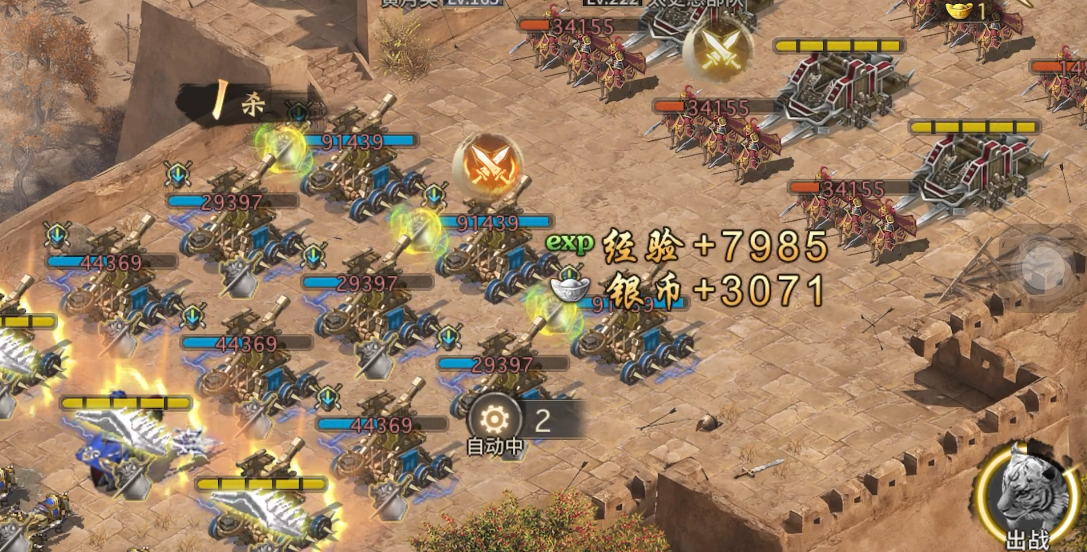
Task: Select the gold ingot counter icon
Action: pos(958,11)
